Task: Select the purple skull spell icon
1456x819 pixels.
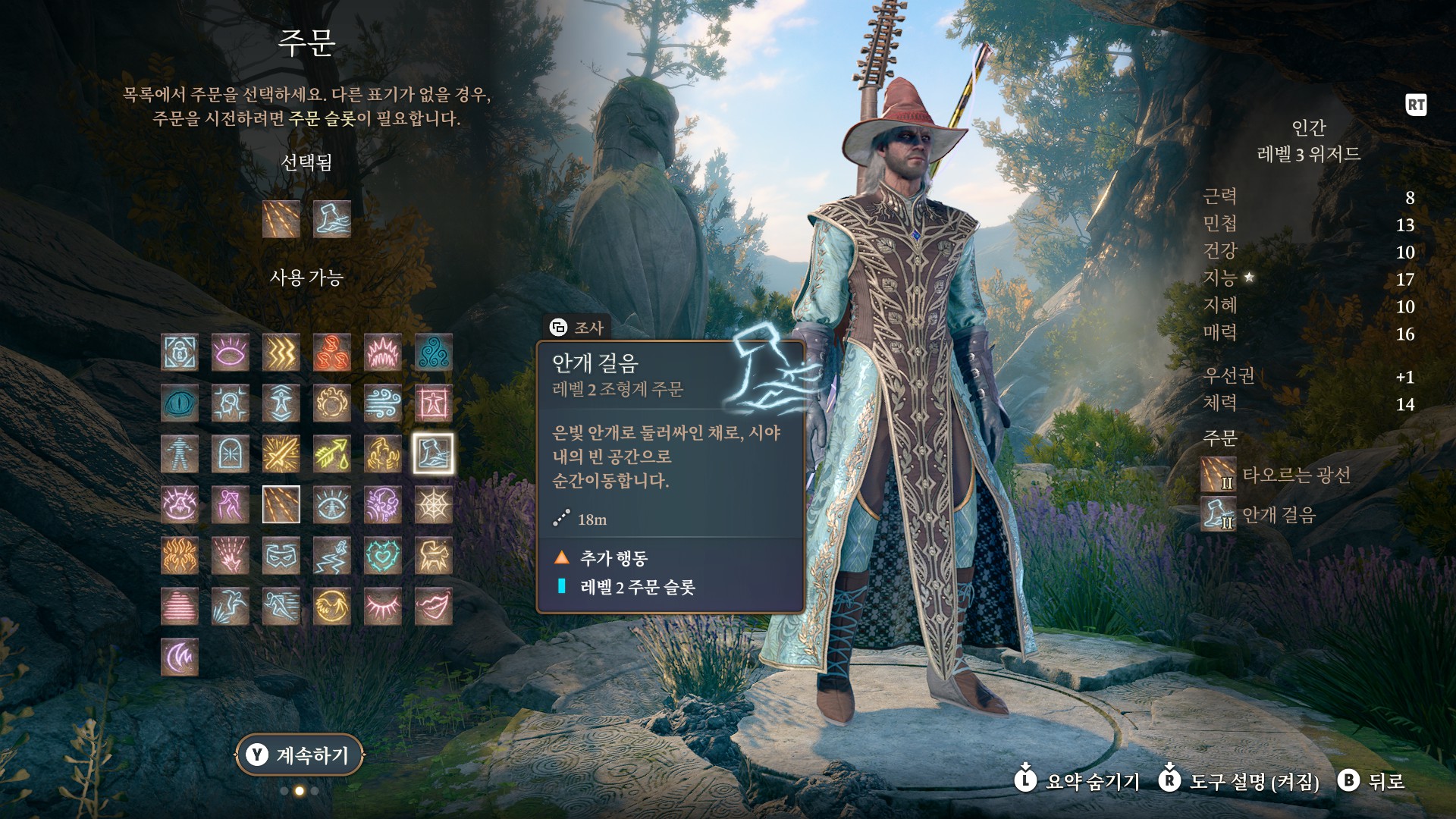Action: (383, 505)
